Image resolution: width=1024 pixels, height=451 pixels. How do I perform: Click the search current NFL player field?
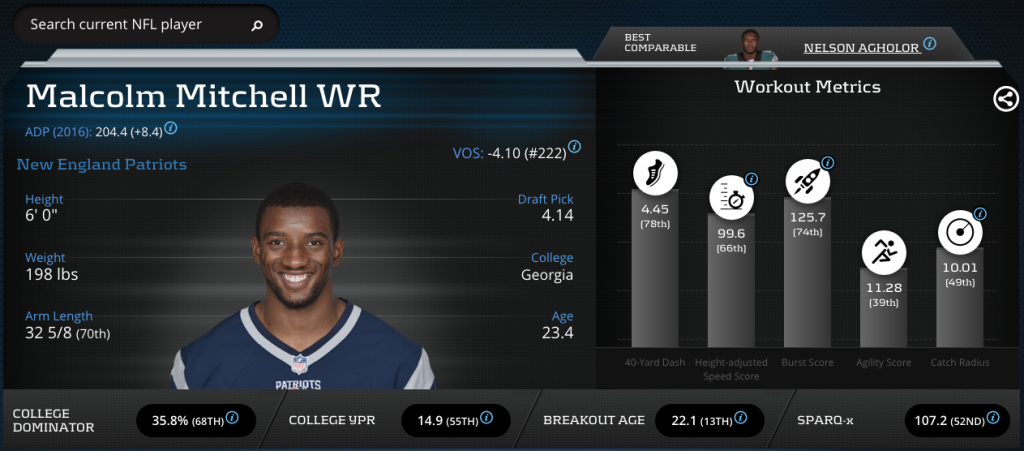(x=135, y=24)
